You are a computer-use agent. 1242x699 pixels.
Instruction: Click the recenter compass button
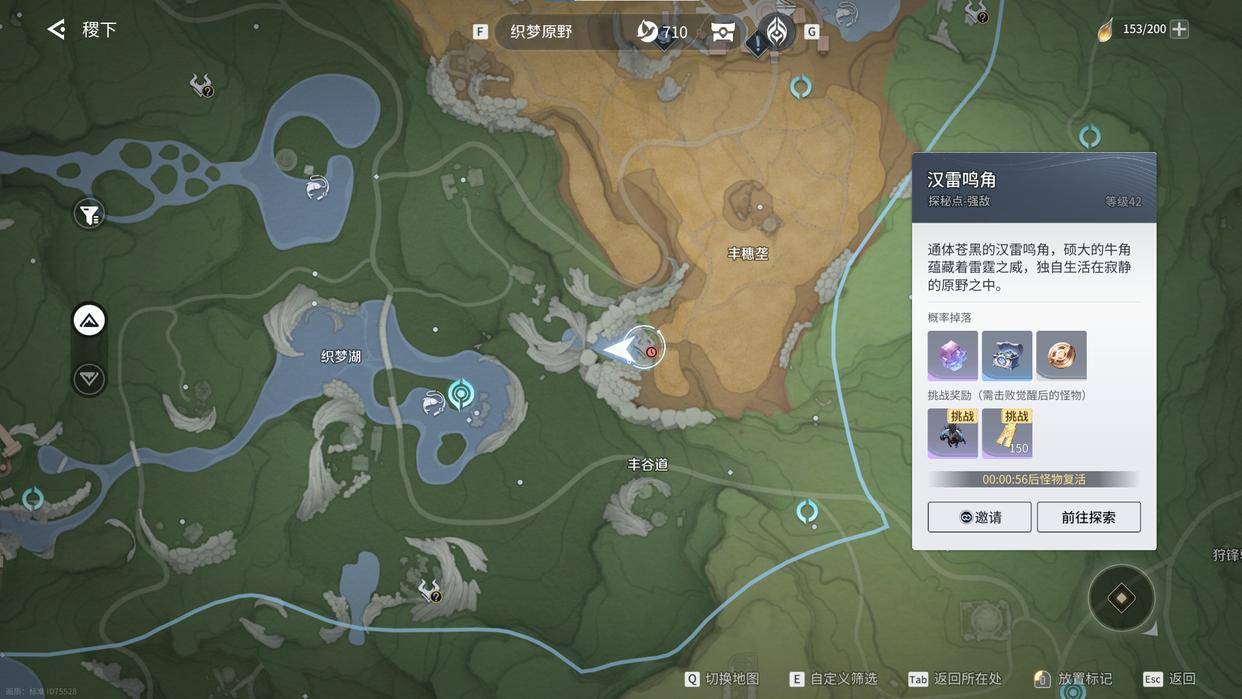pos(1121,599)
